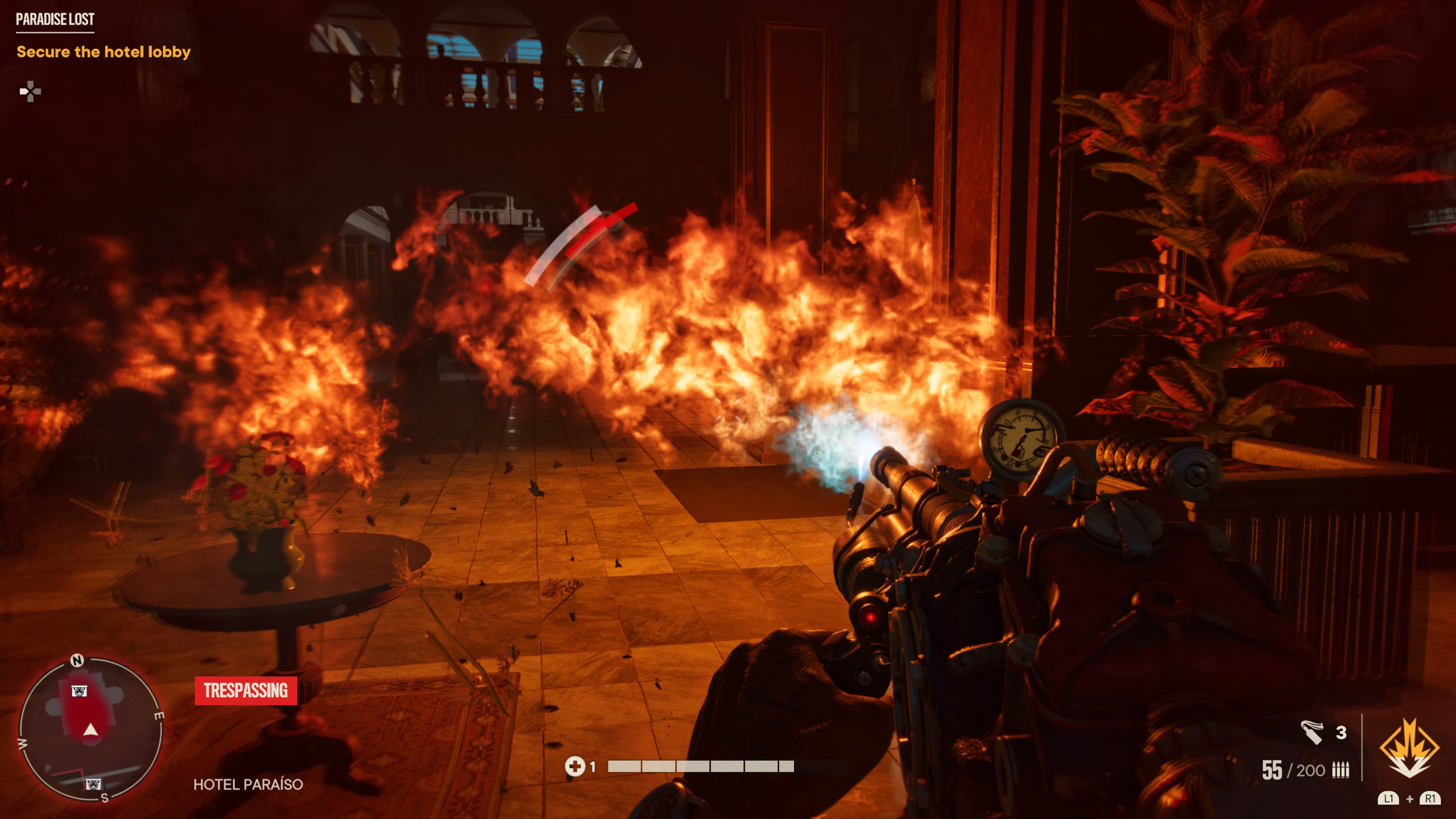Select the throwable gadget icon
The image size is (1456, 819).
tap(1312, 733)
